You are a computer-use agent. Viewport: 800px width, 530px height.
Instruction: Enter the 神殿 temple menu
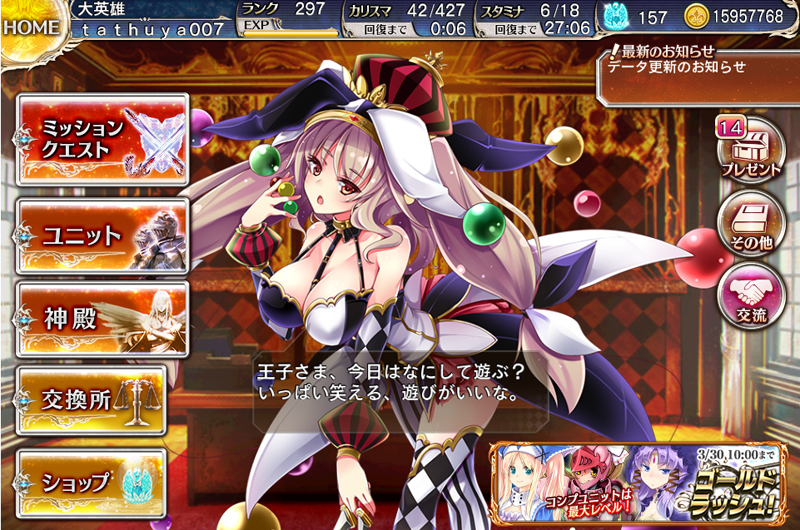point(102,318)
